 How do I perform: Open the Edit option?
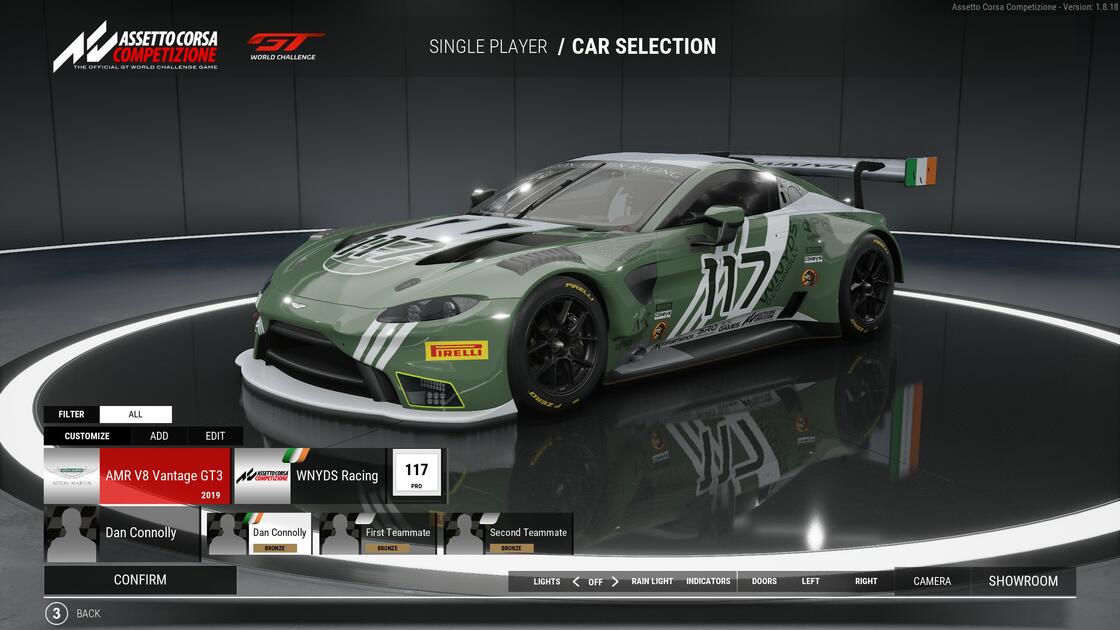[215, 436]
